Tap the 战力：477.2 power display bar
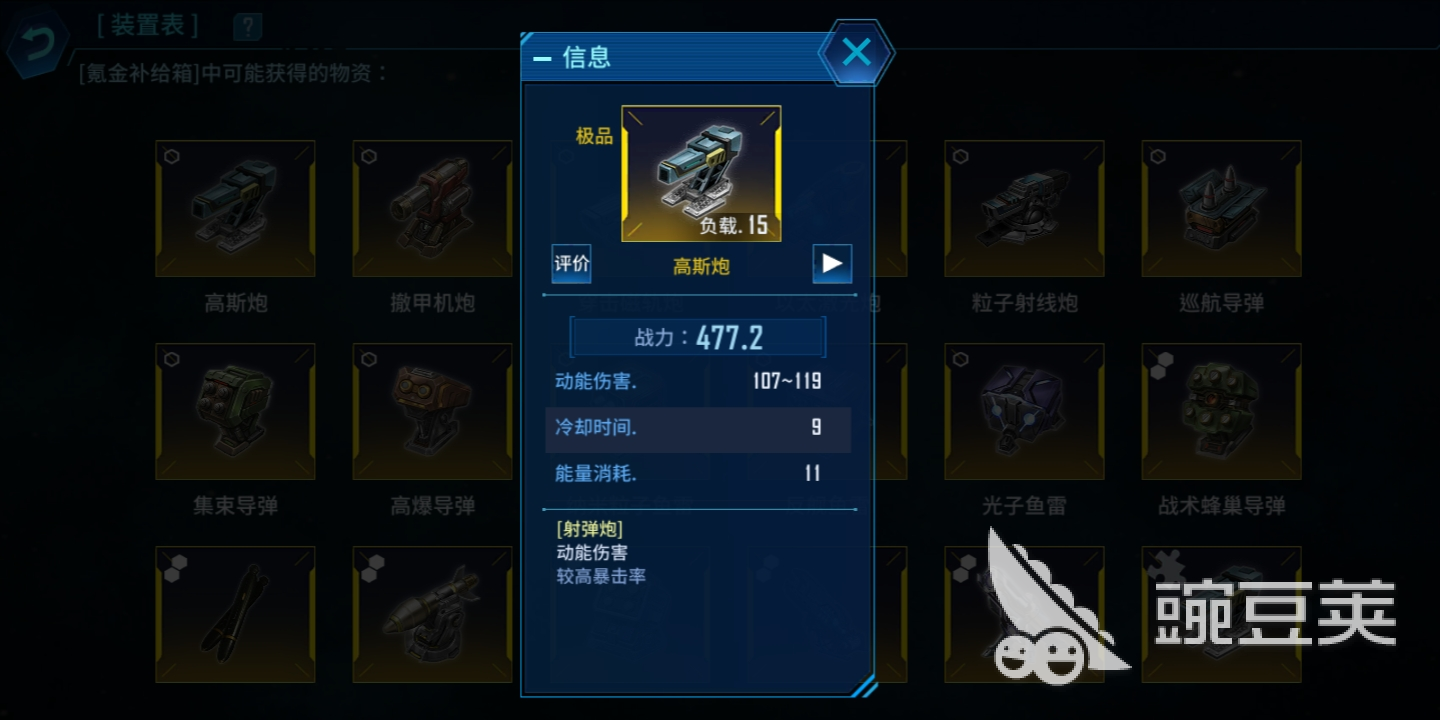1440x720 pixels. pos(697,337)
